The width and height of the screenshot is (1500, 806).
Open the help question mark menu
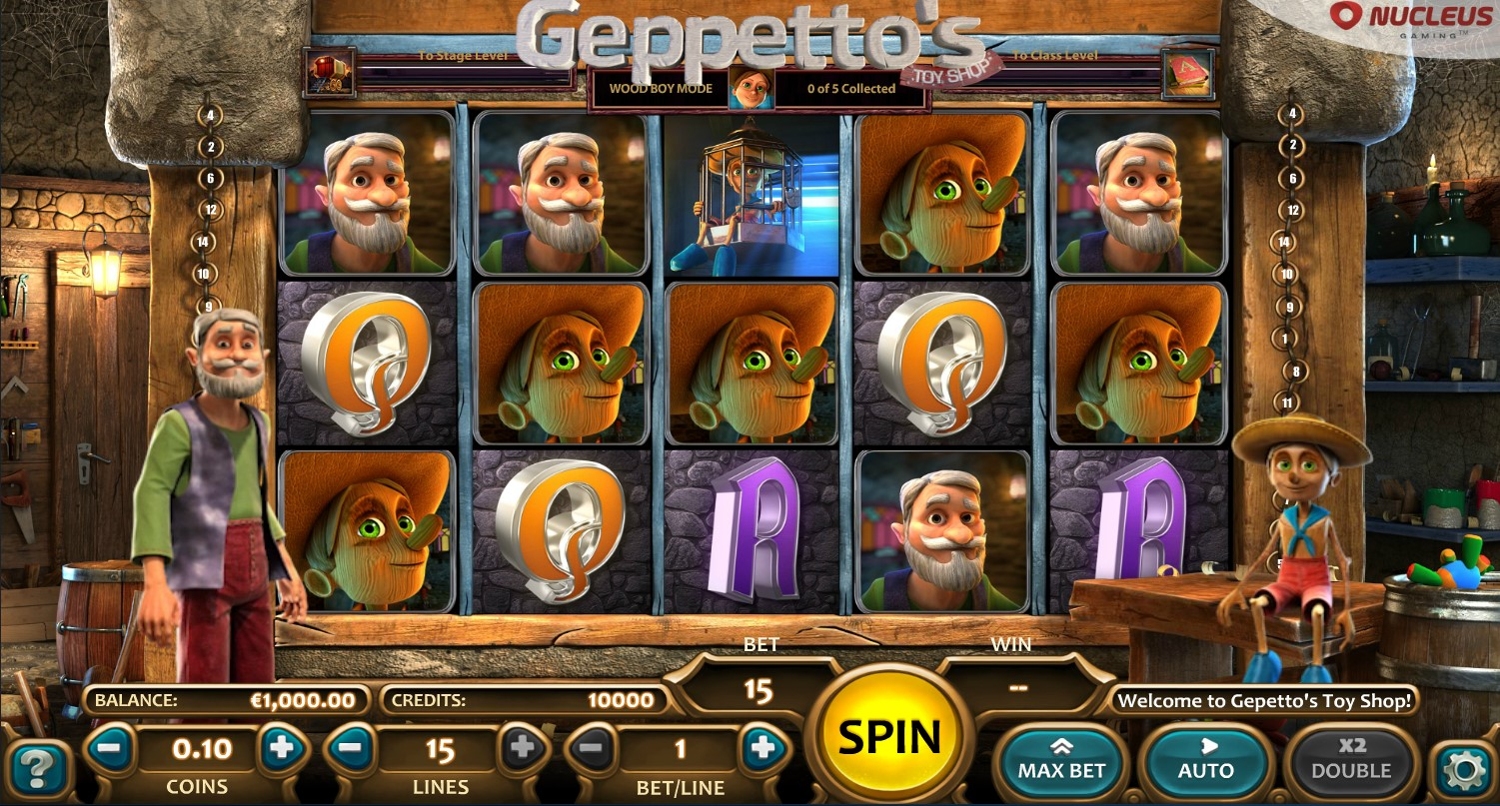pyautogui.click(x=38, y=769)
